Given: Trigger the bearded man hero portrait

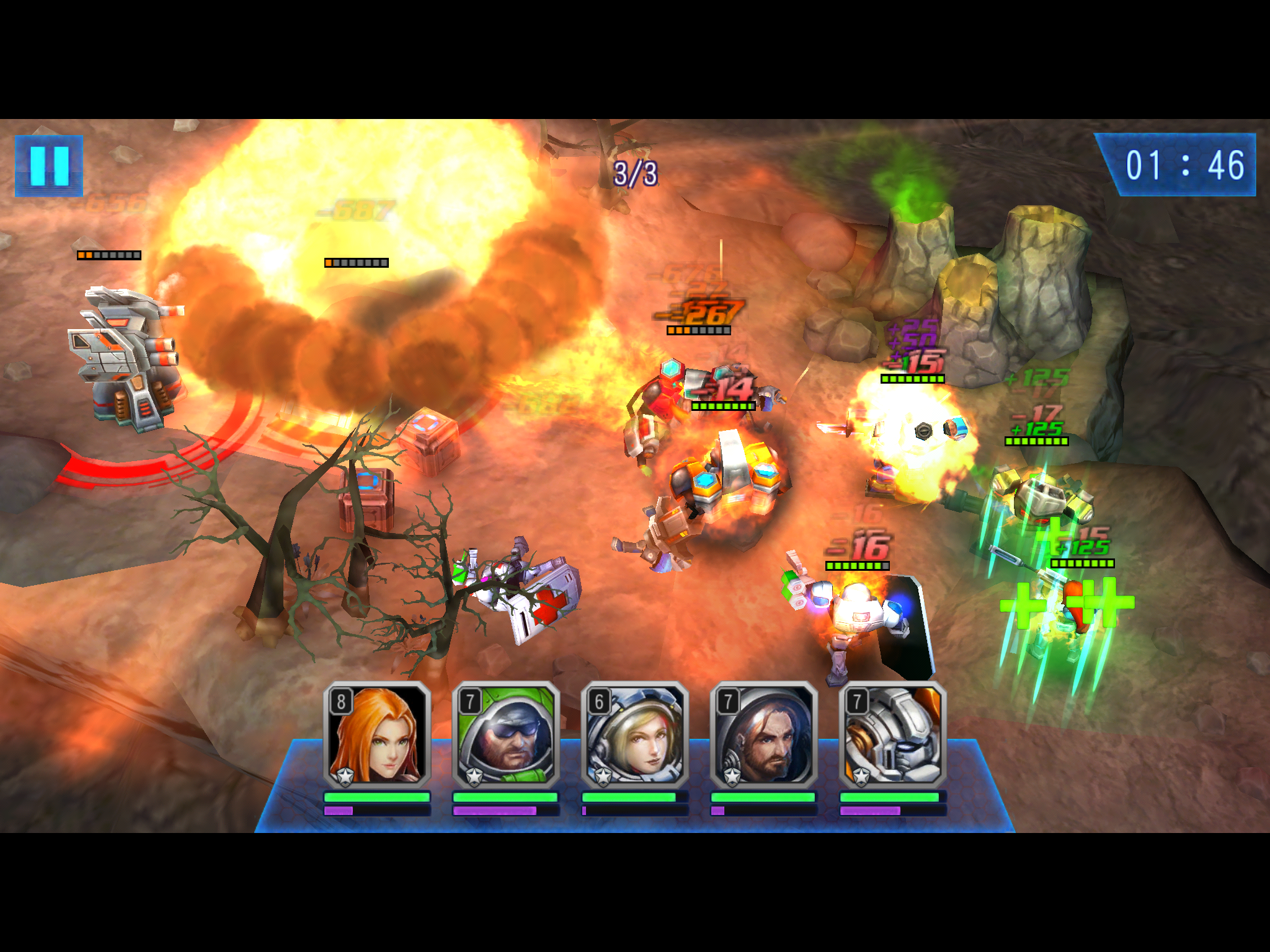Looking at the screenshot, I should tap(764, 736).
